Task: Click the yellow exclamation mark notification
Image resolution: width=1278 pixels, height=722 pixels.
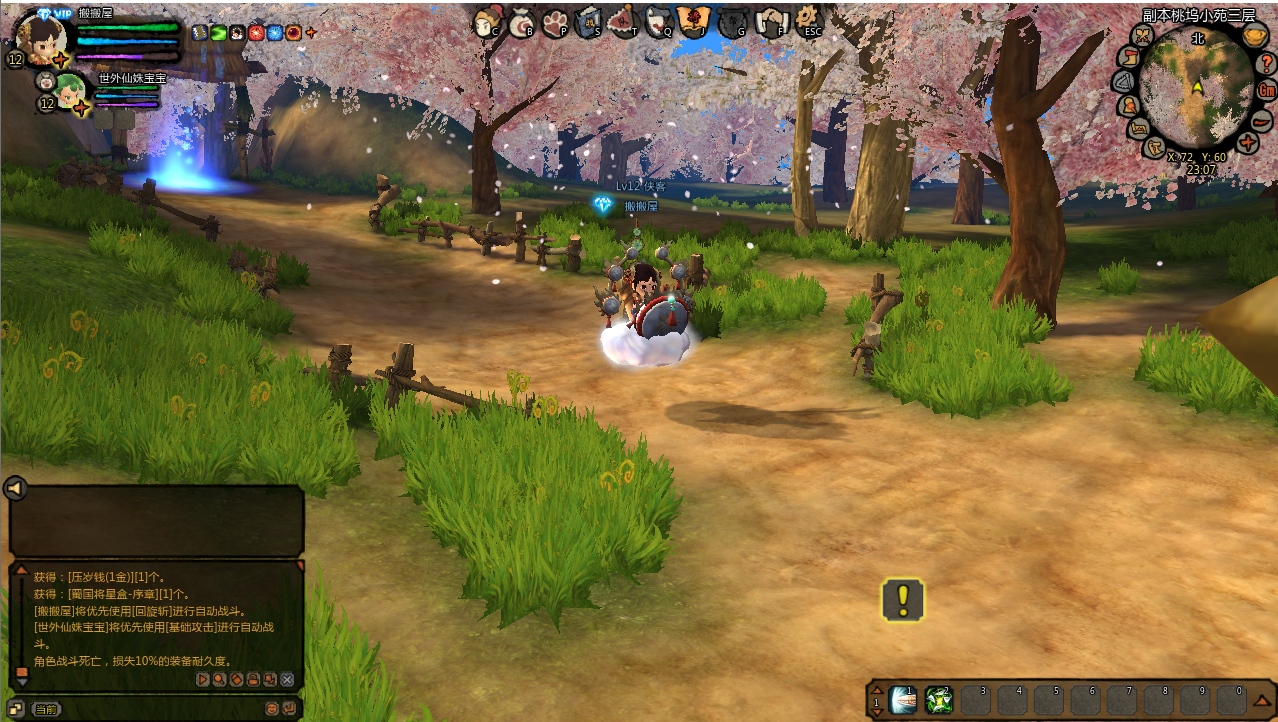Action: pyautogui.click(x=903, y=600)
